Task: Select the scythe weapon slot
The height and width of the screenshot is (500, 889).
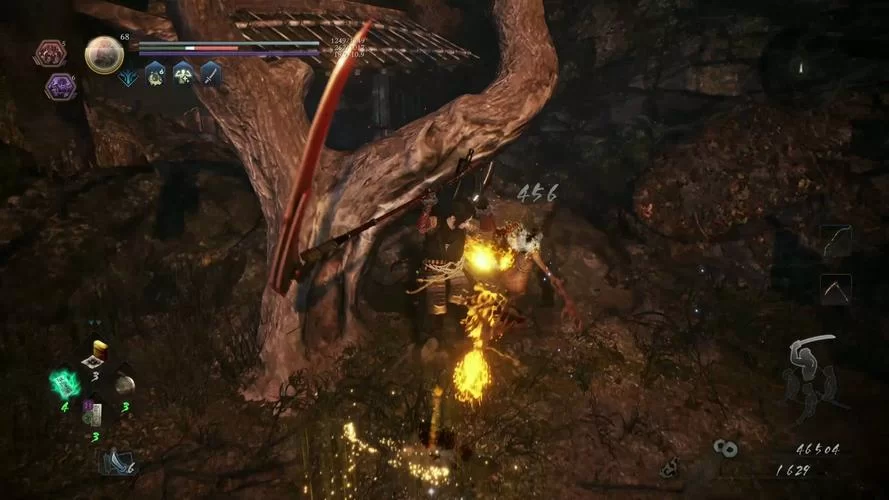Action: tap(835, 289)
